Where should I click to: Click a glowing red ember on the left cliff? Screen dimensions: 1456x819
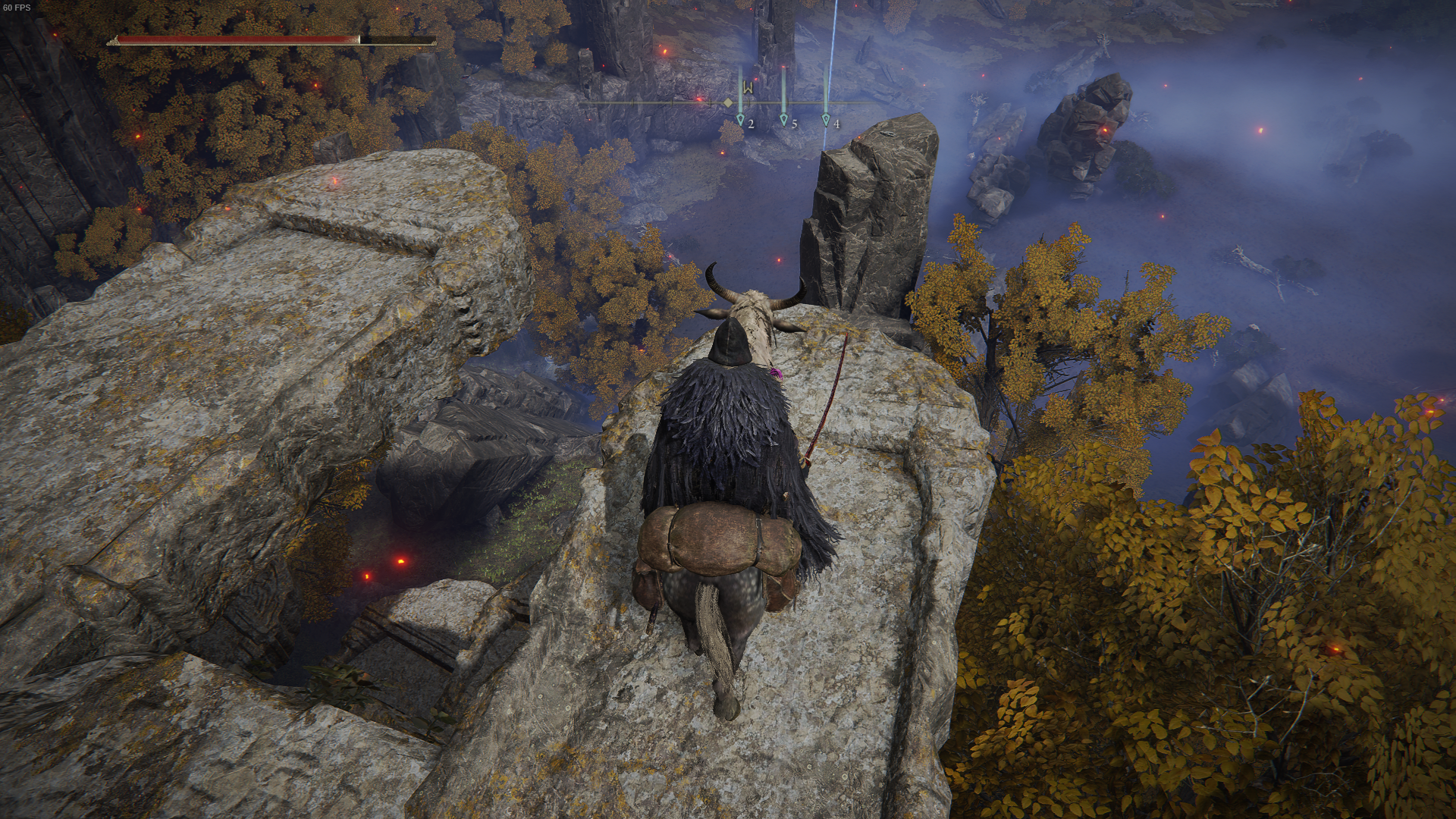point(334,182)
